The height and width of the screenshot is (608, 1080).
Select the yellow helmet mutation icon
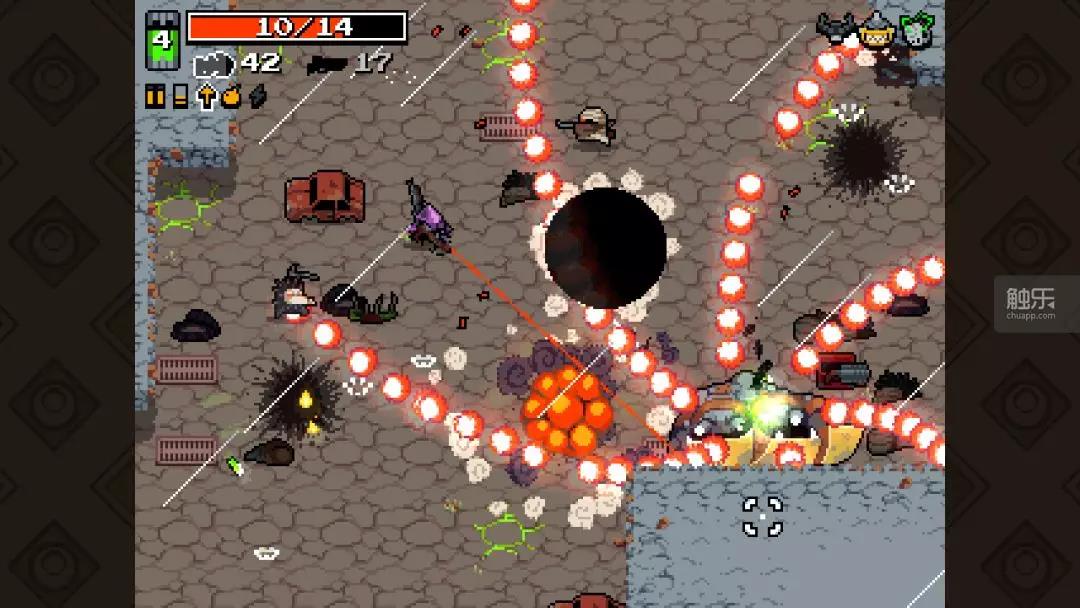coord(876,30)
